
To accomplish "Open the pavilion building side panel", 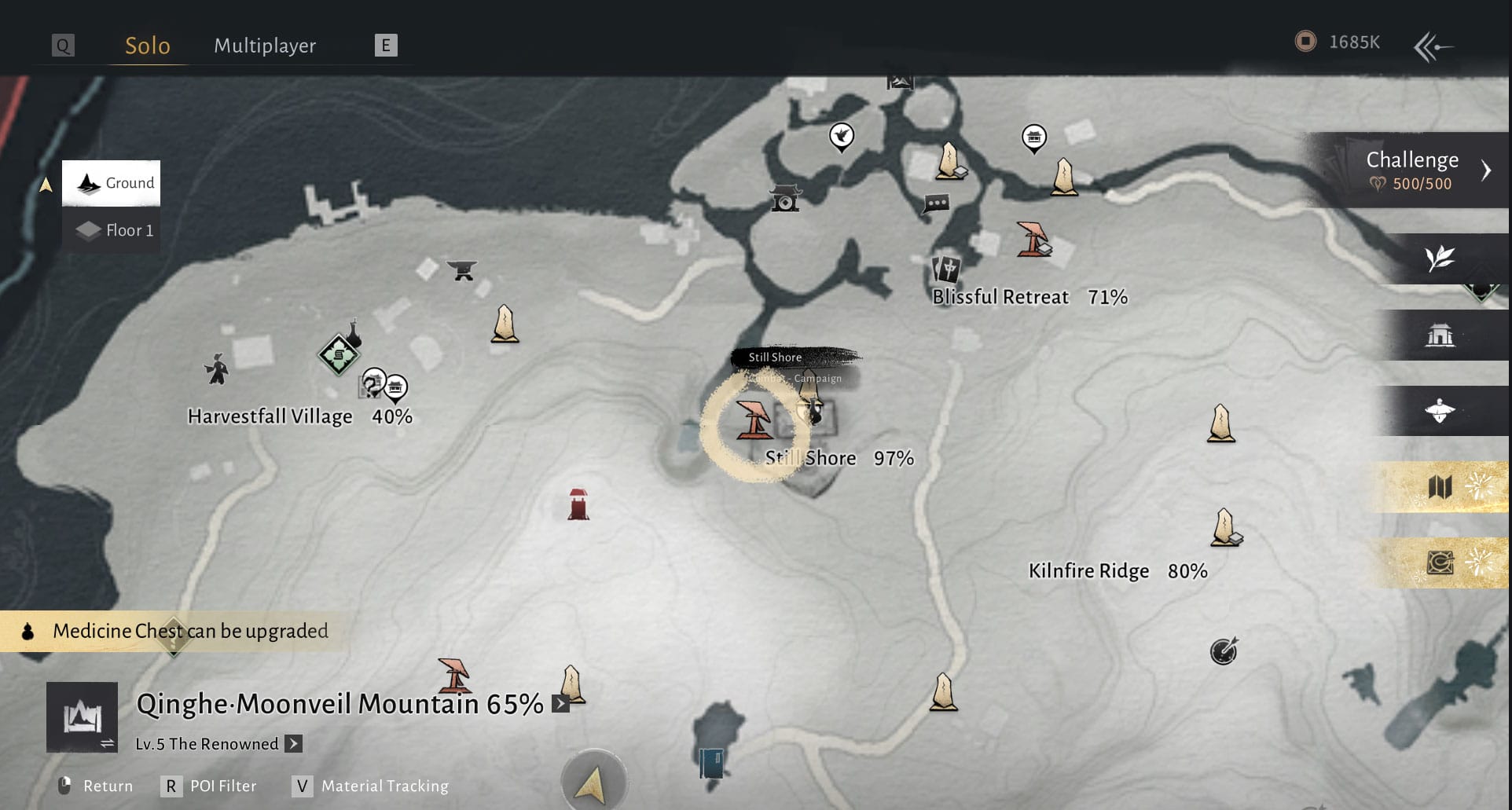I will coord(1440,335).
